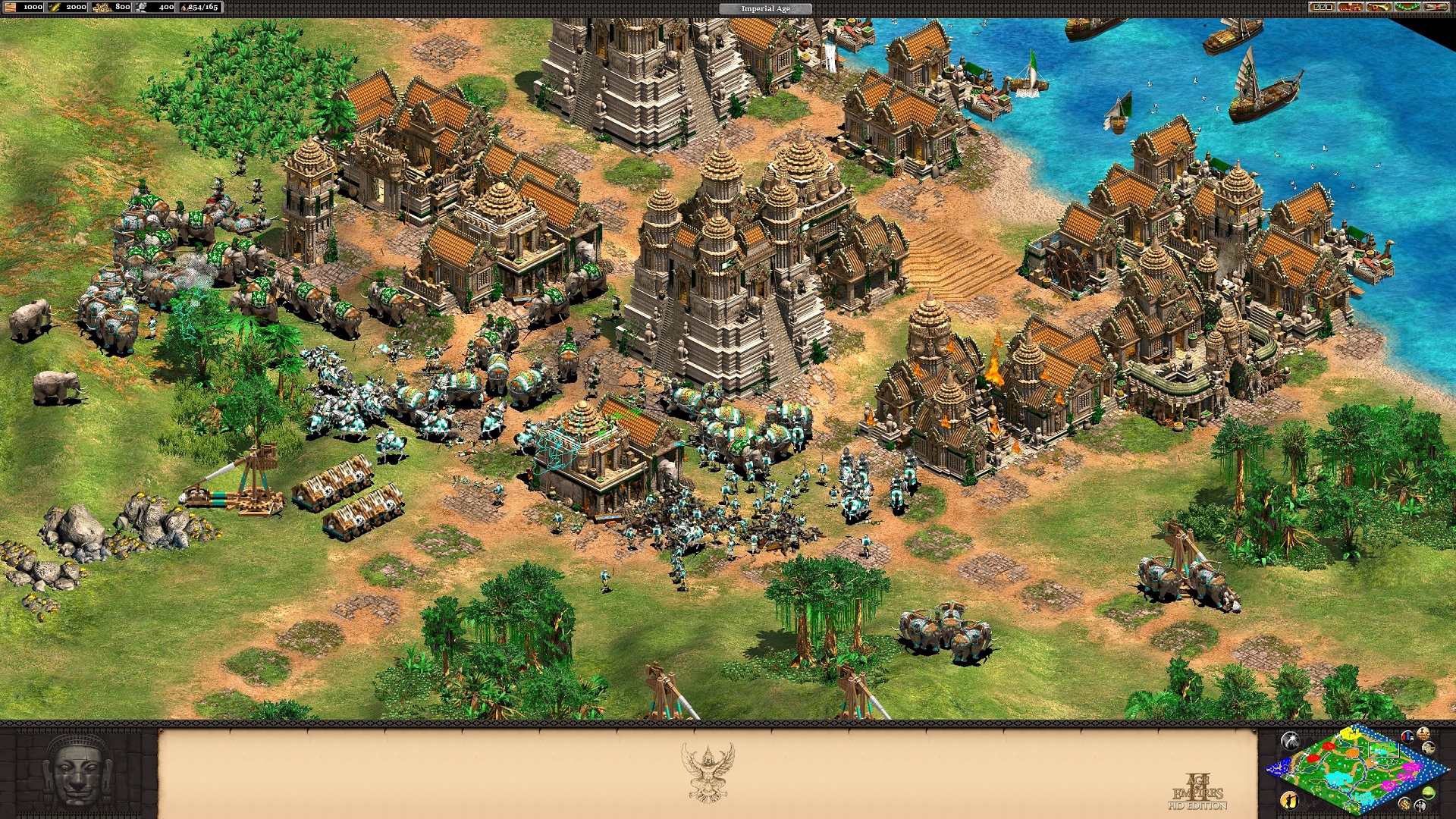Toggle combat view on the minimap
This screenshot has width=1456, height=819.
click(1420, 807)
